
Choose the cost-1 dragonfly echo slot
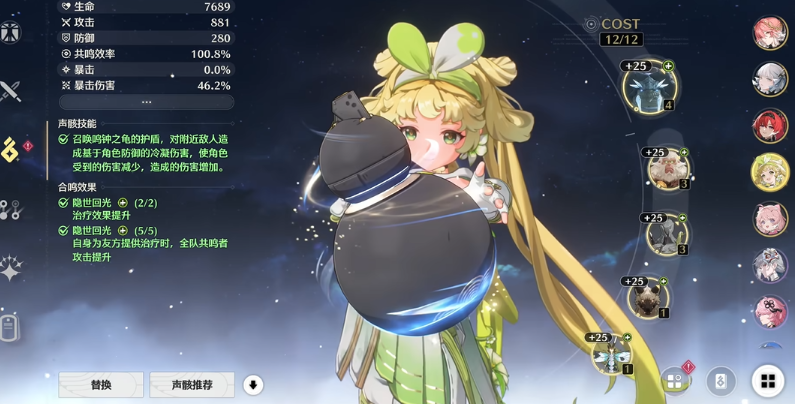(x=611, y=353)
